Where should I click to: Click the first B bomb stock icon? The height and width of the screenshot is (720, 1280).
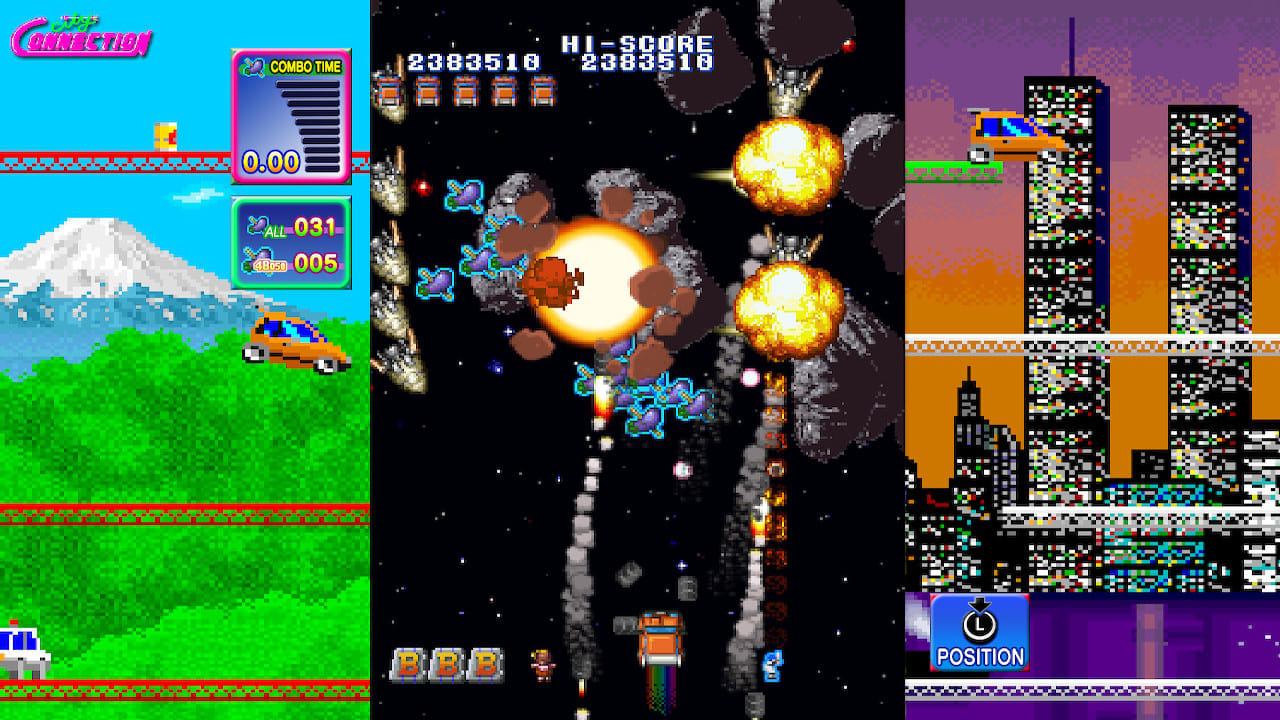pyautogui.click(x=409, y=664)
